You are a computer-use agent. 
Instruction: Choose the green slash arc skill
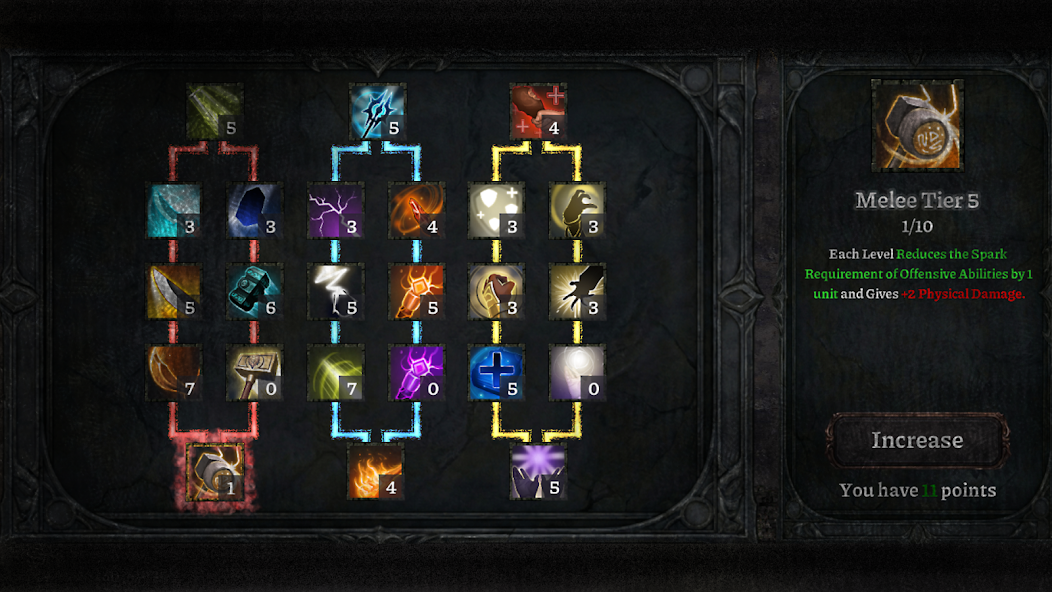point(335,373)
